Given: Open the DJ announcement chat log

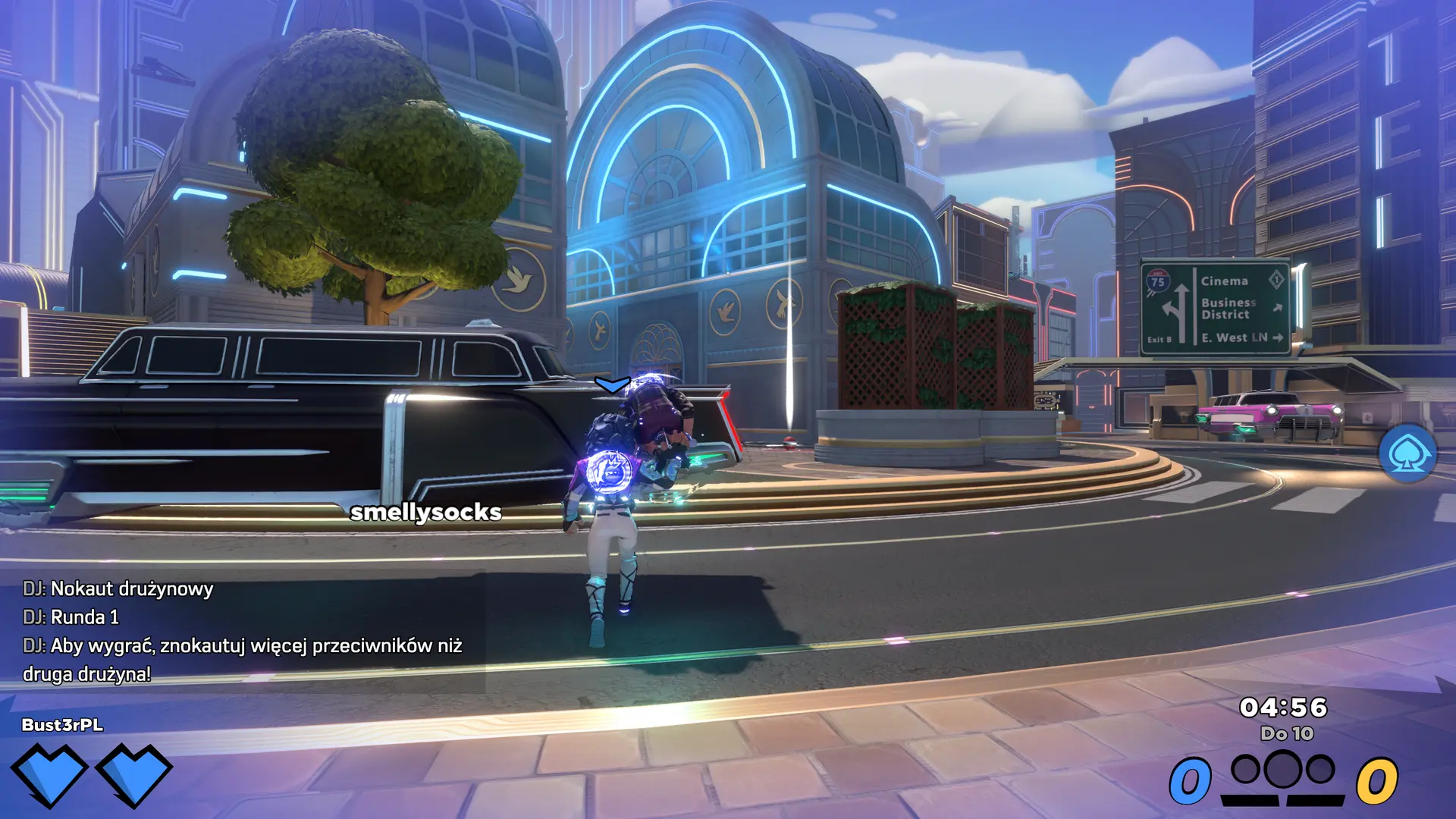Looking at the screenshot, I should click(242, 631).
